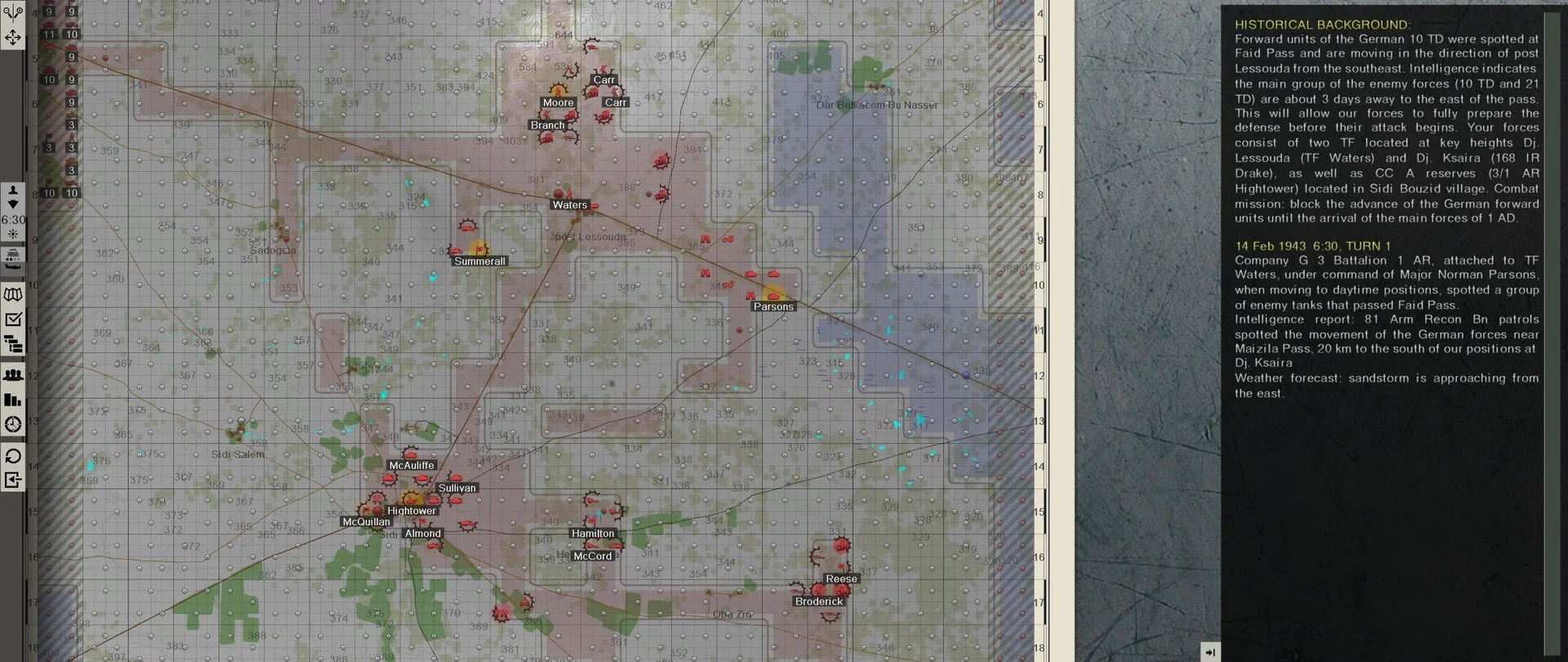
Task: Click the exit scenario icon at sidebar bottom
Action: (x=12, y=481)
